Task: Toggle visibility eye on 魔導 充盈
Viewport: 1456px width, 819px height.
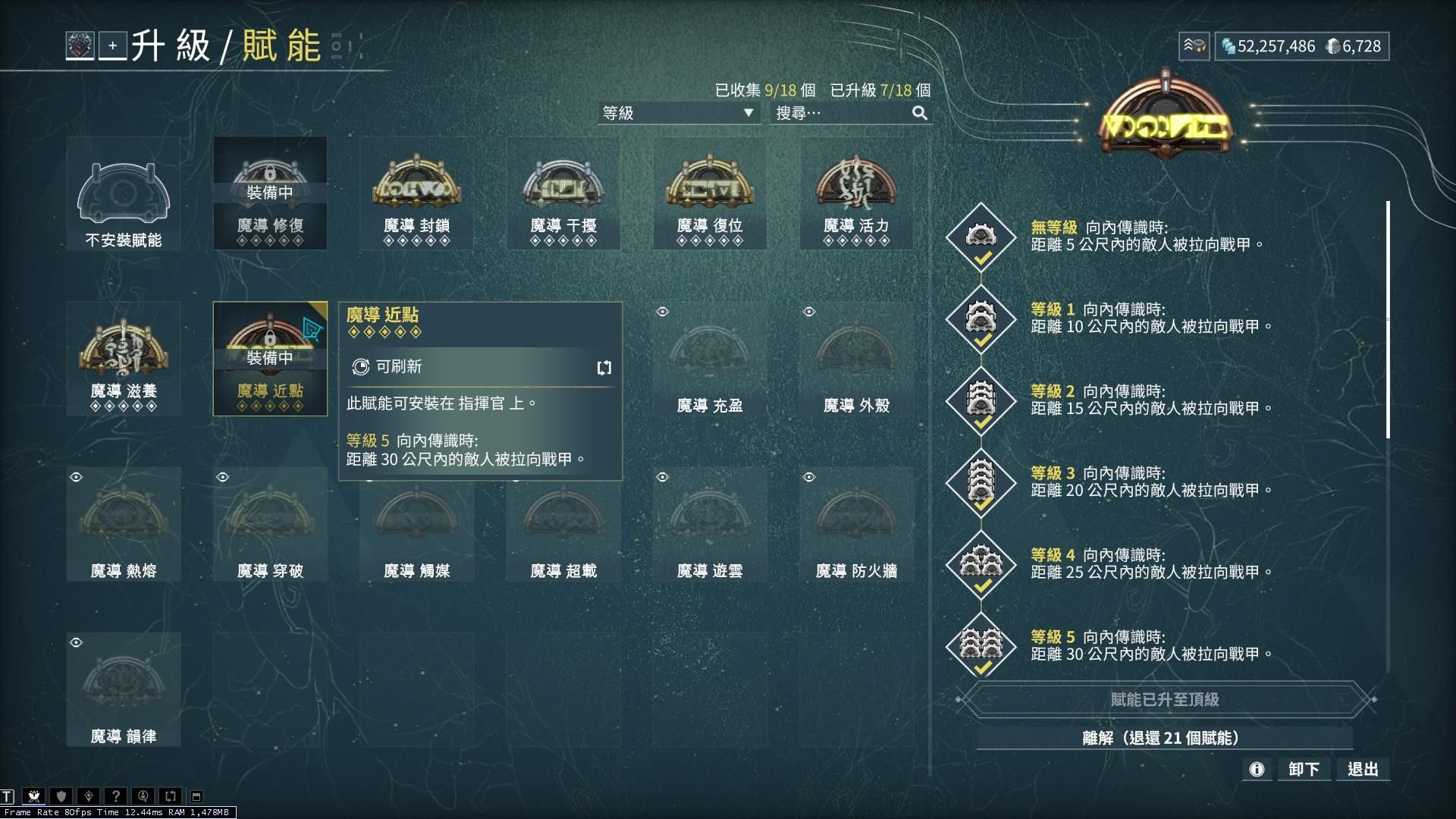Action: click(x=662, y=311)
